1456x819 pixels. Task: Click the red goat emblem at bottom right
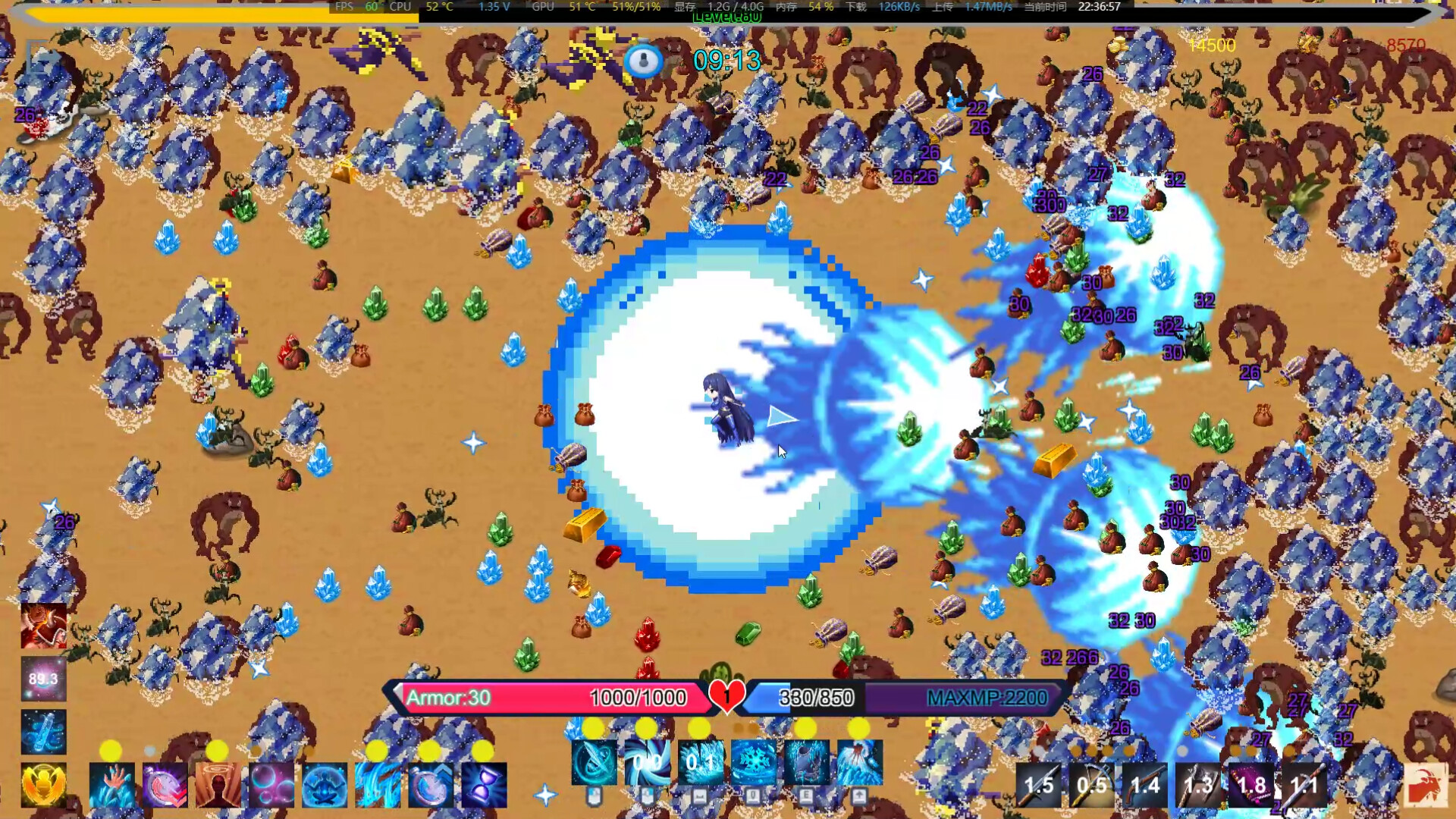pos(1426,785)
